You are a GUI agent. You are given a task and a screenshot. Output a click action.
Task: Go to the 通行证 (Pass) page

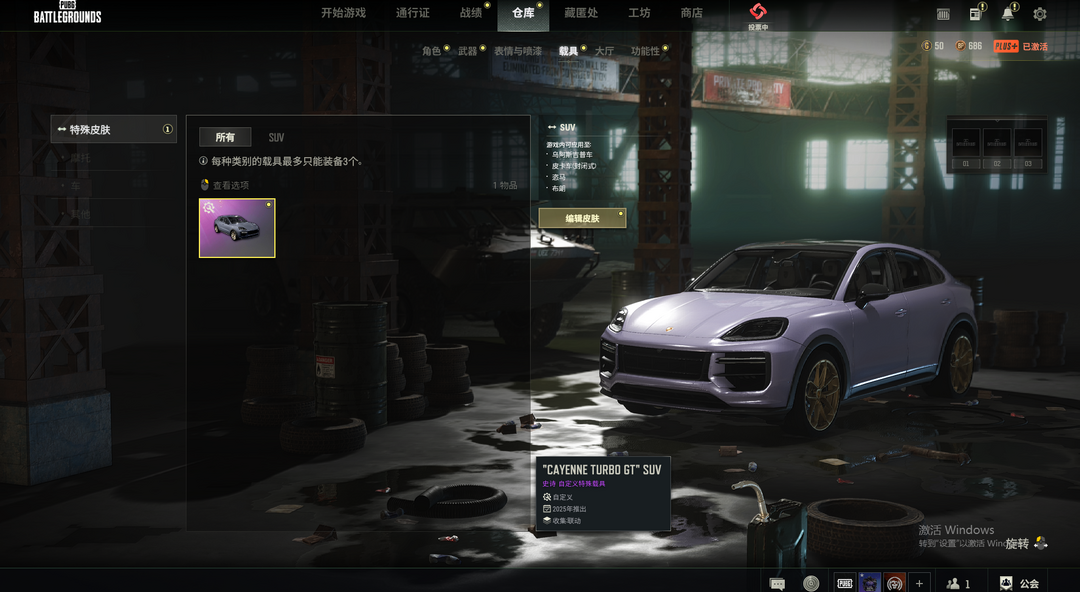point(412,13)
